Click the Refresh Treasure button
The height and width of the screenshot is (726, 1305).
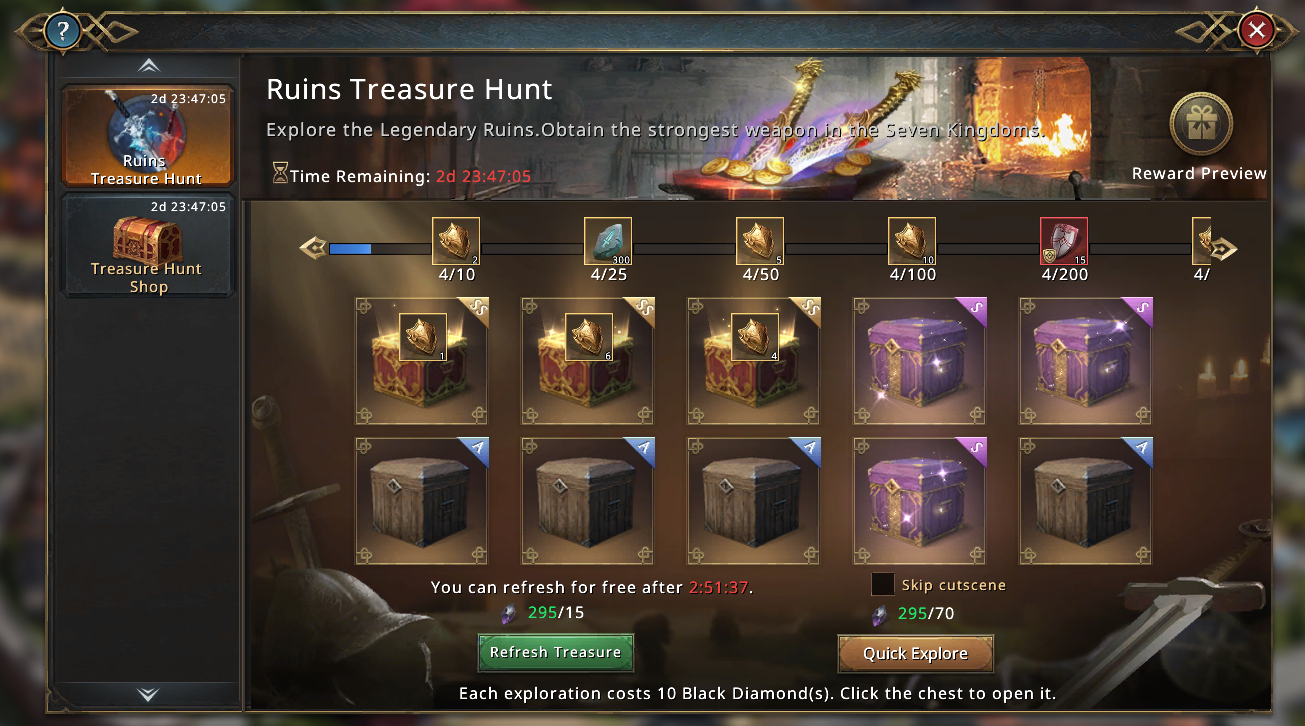coord(555,652)
